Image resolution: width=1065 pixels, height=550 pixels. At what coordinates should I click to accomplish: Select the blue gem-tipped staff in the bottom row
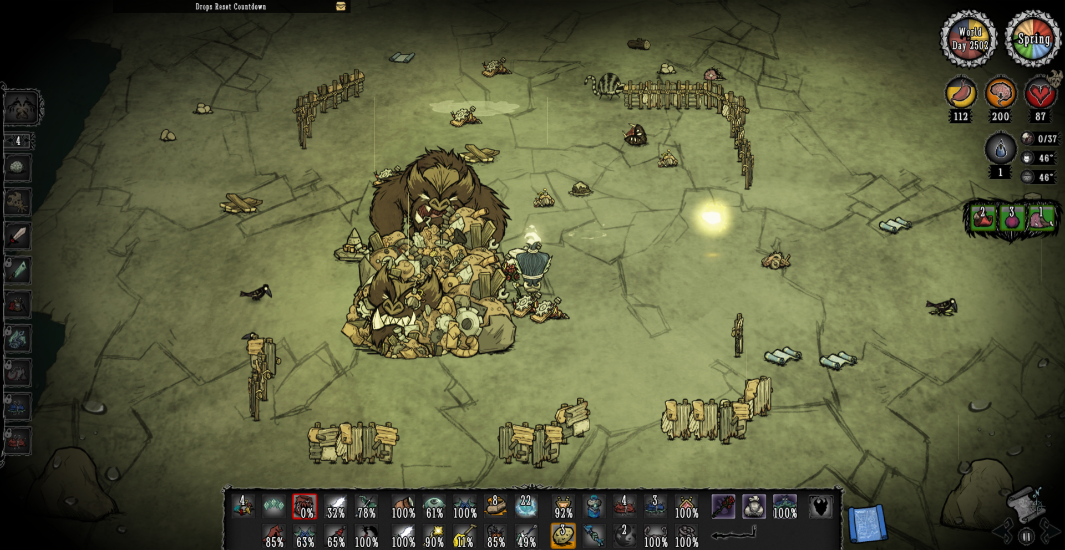click(x=594, y=536)
